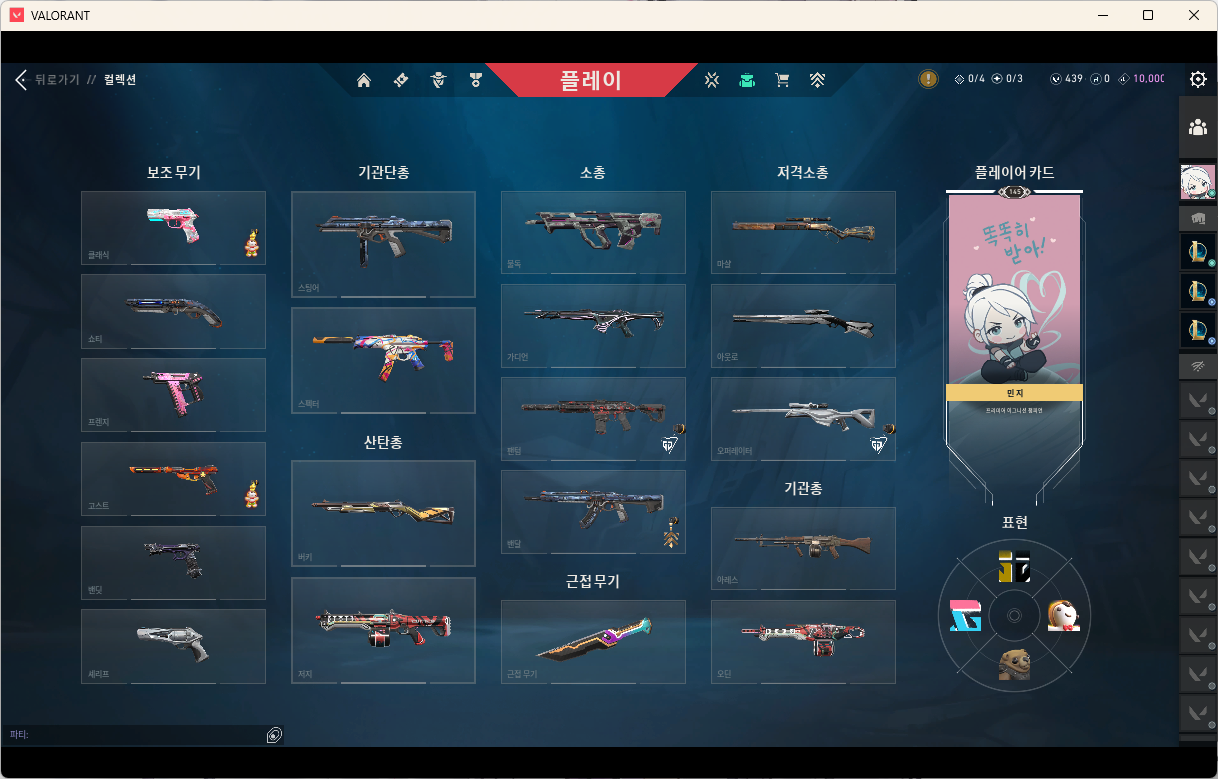Viewport: 1218px width, 779px height.
Task: Open the 스팅어 Stinger skin slot
Action: click(x=383, y=244)
